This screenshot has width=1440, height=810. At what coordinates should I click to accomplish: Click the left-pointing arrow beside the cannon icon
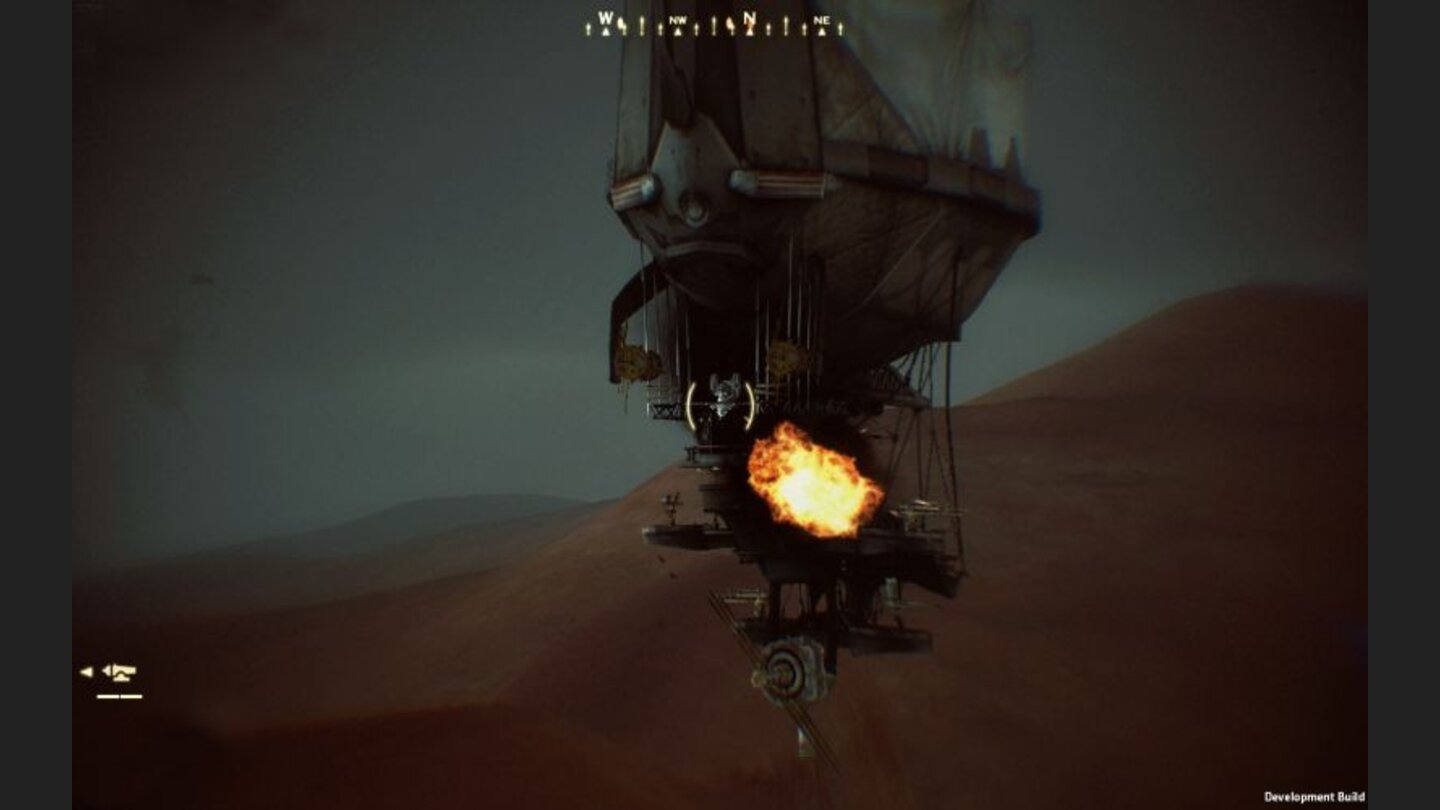pos(85,670)
